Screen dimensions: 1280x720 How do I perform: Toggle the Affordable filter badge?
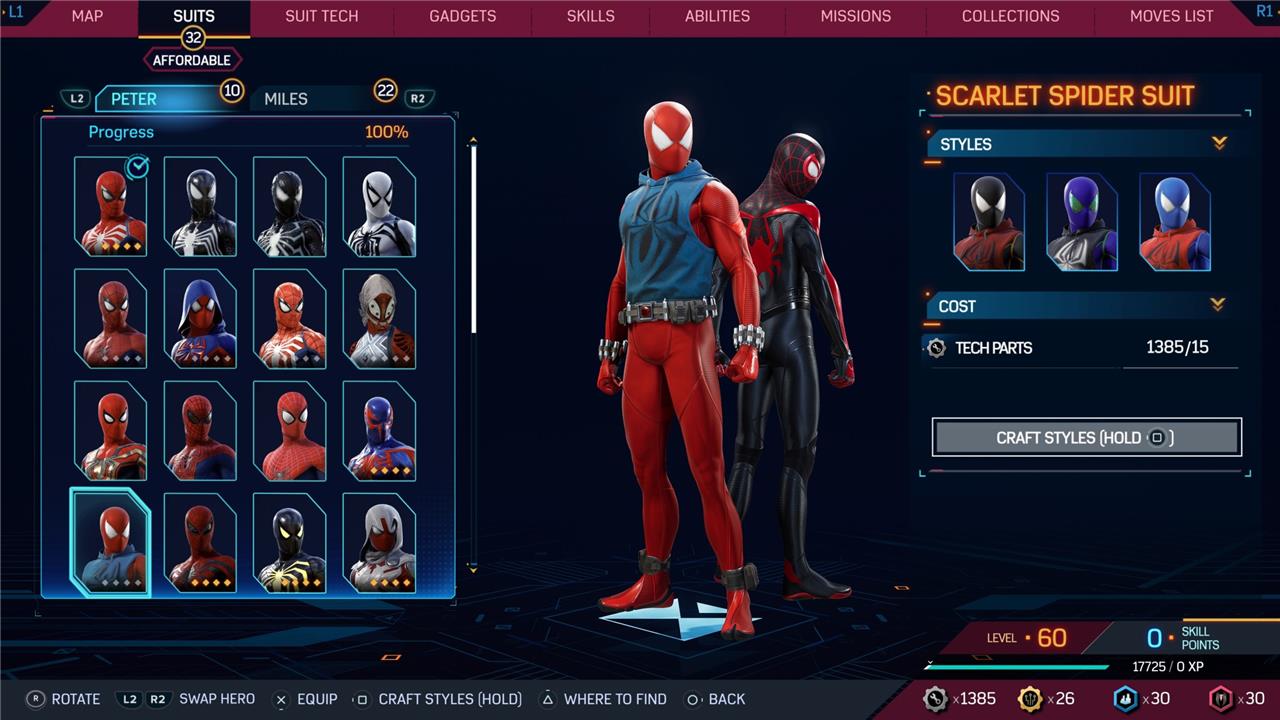pyautogui.click(x=191, y=60)
